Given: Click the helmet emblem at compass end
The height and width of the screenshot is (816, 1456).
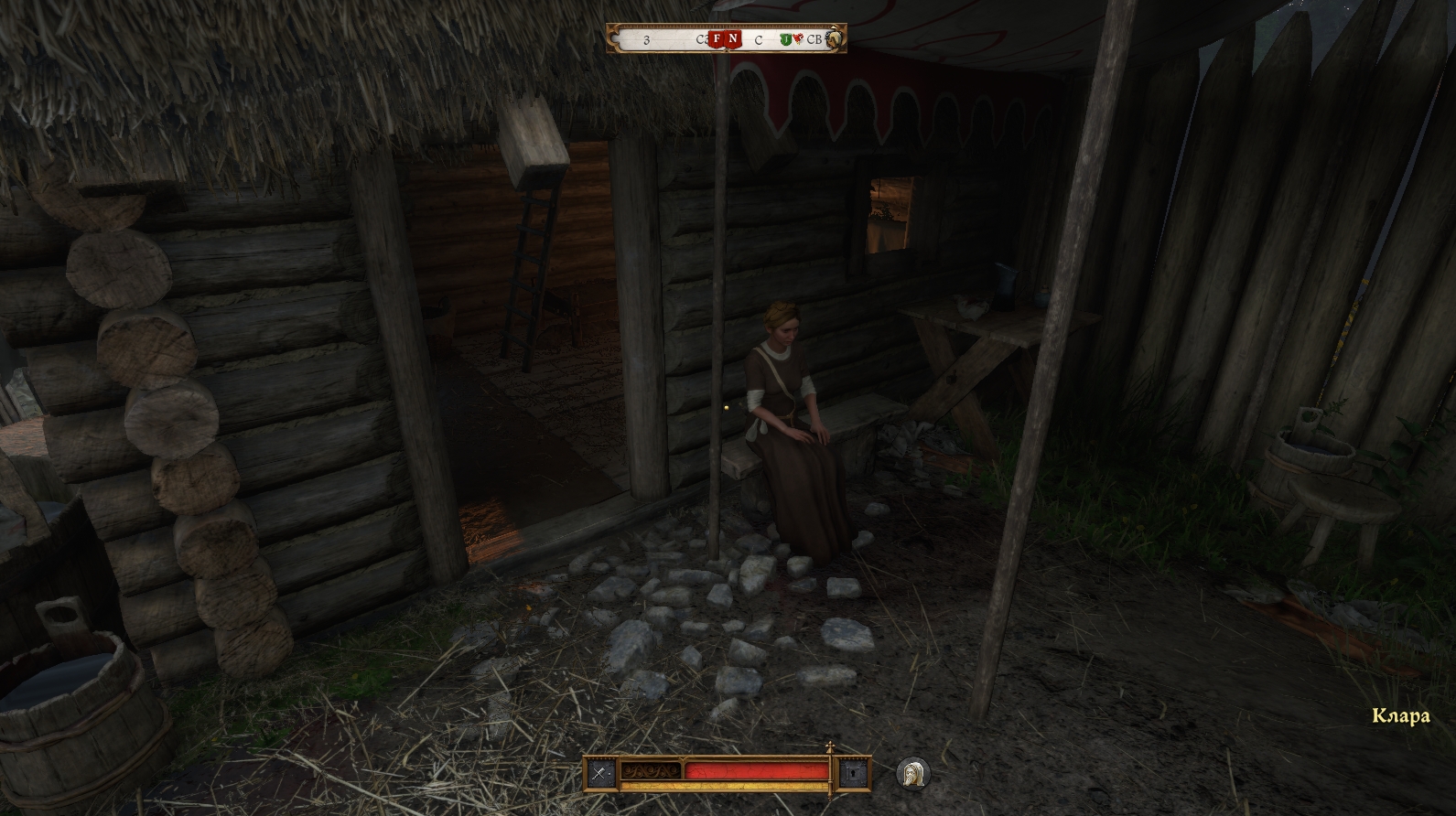Looking at the screenshot, I should (x=834, y=39).
